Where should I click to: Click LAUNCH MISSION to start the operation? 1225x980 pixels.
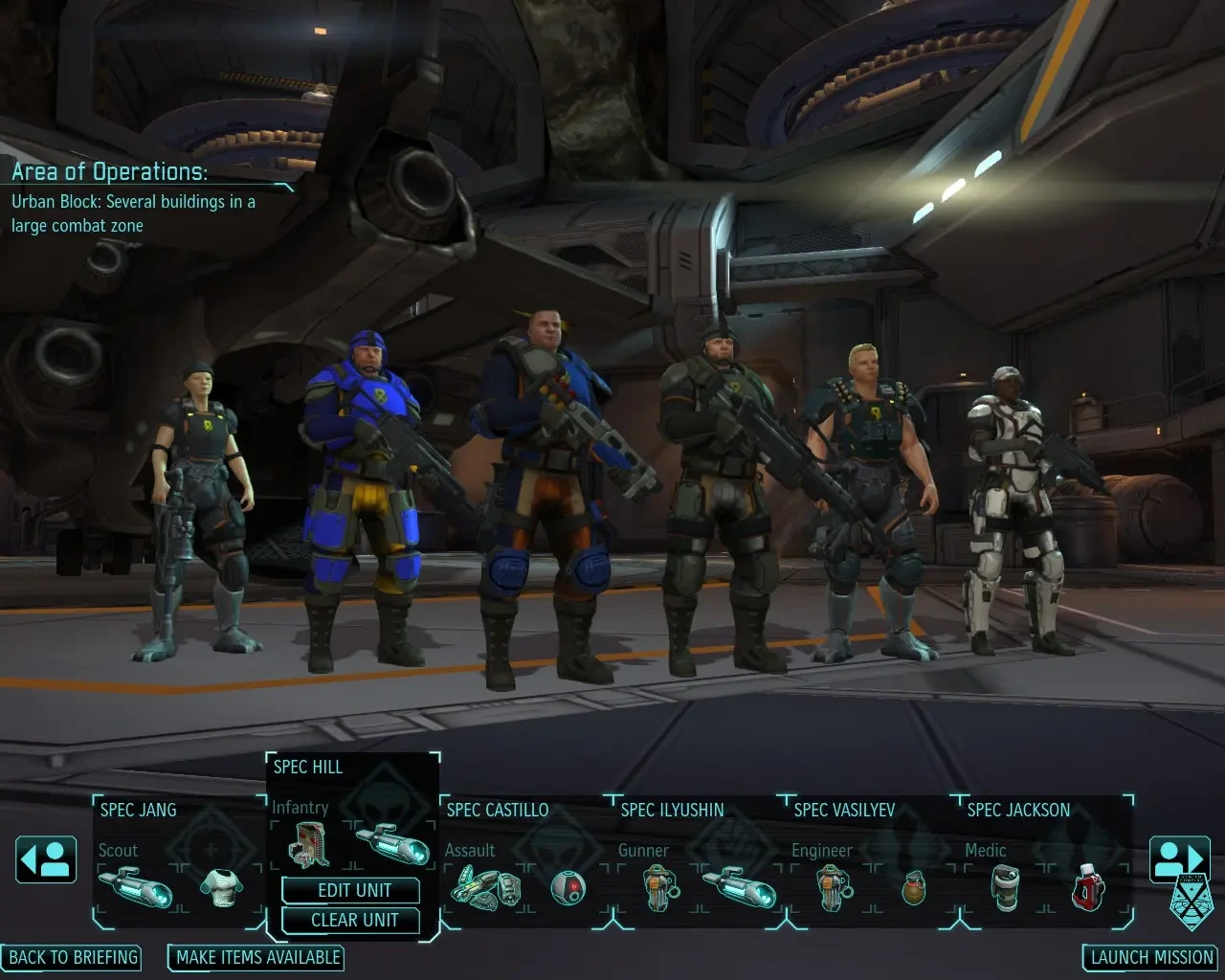(1148, 957)
